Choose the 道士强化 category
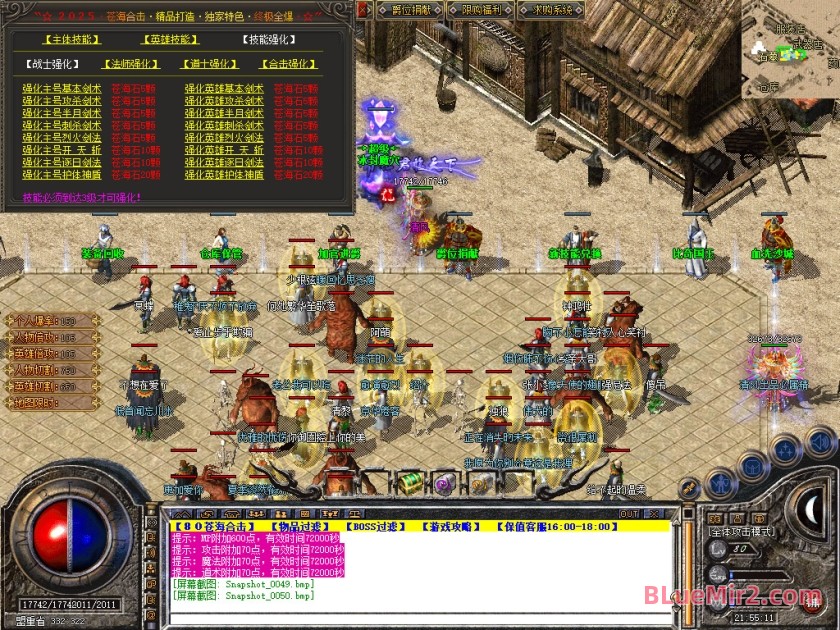Image resolution: width=840 pixels, height=630 pixels. 209,64
